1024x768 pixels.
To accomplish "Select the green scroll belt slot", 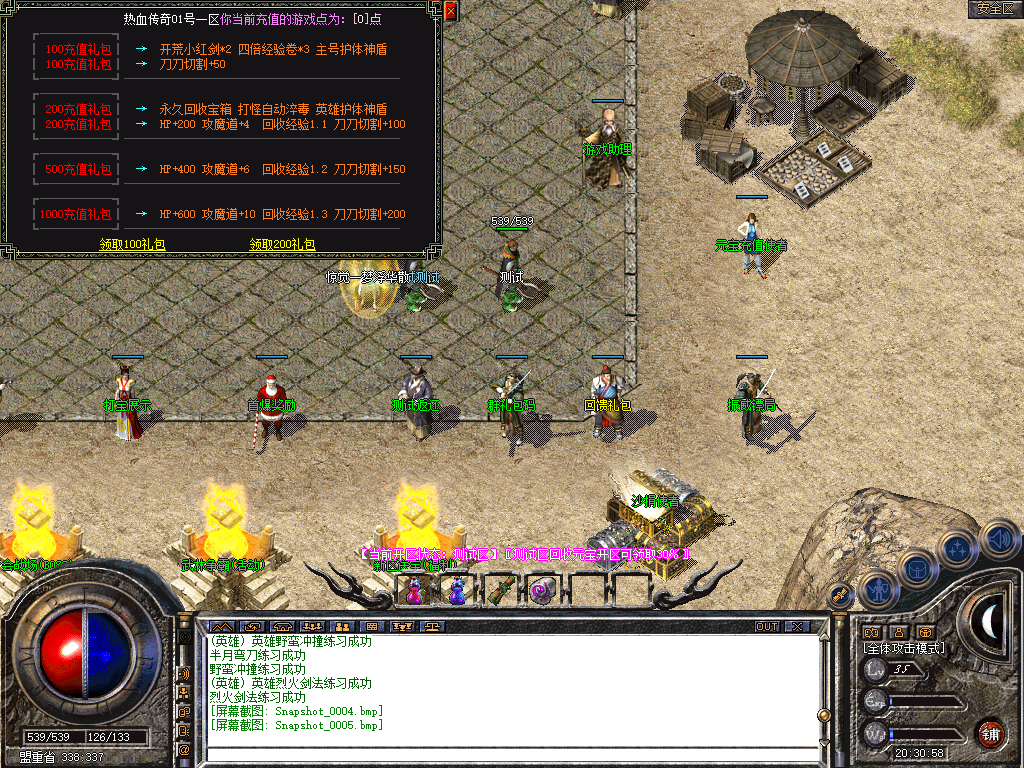I will pyautogui.click(x=500, y=591).
